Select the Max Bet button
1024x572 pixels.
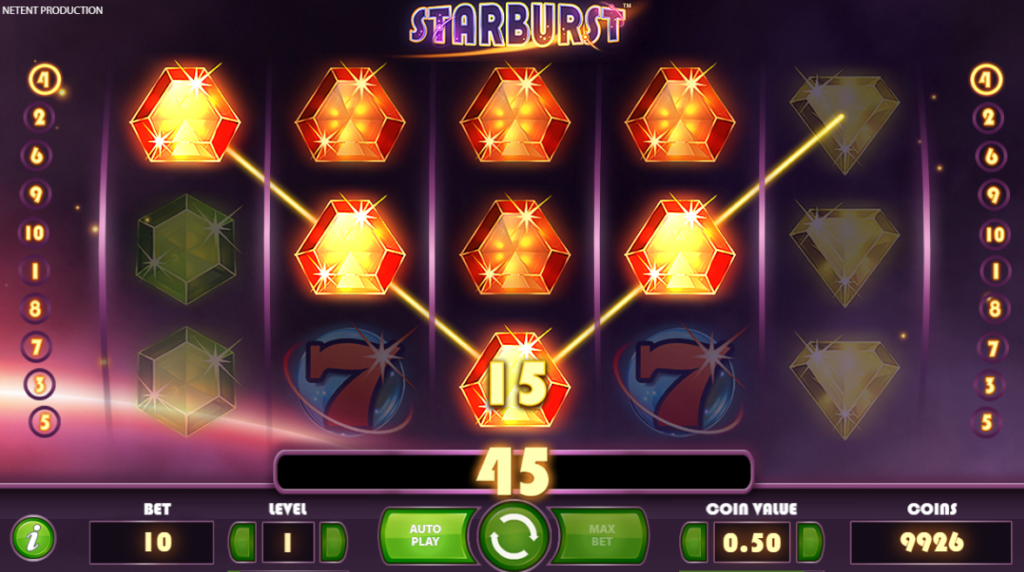point(602,535)
